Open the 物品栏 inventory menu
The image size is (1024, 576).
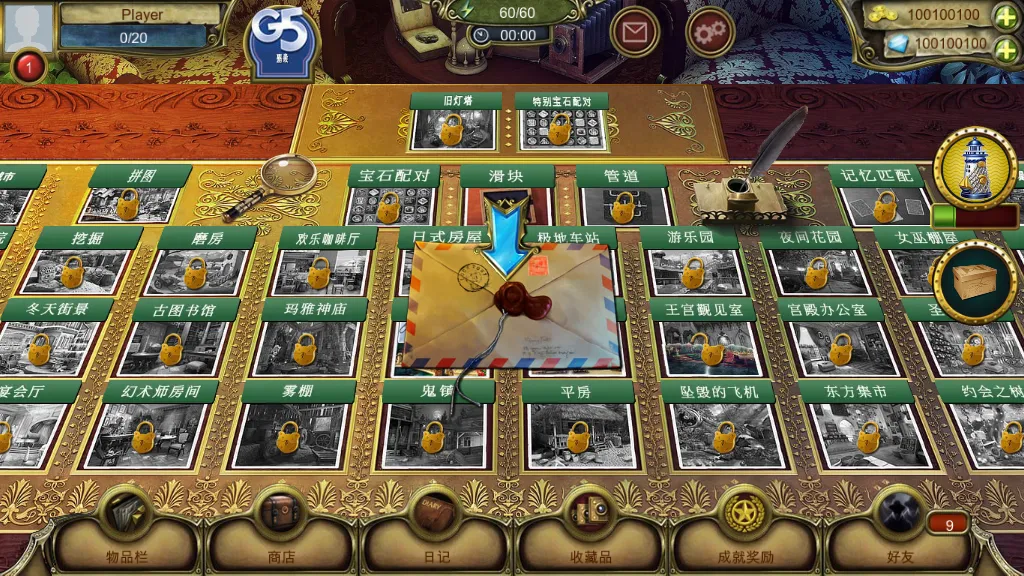(x=126, y=531)
